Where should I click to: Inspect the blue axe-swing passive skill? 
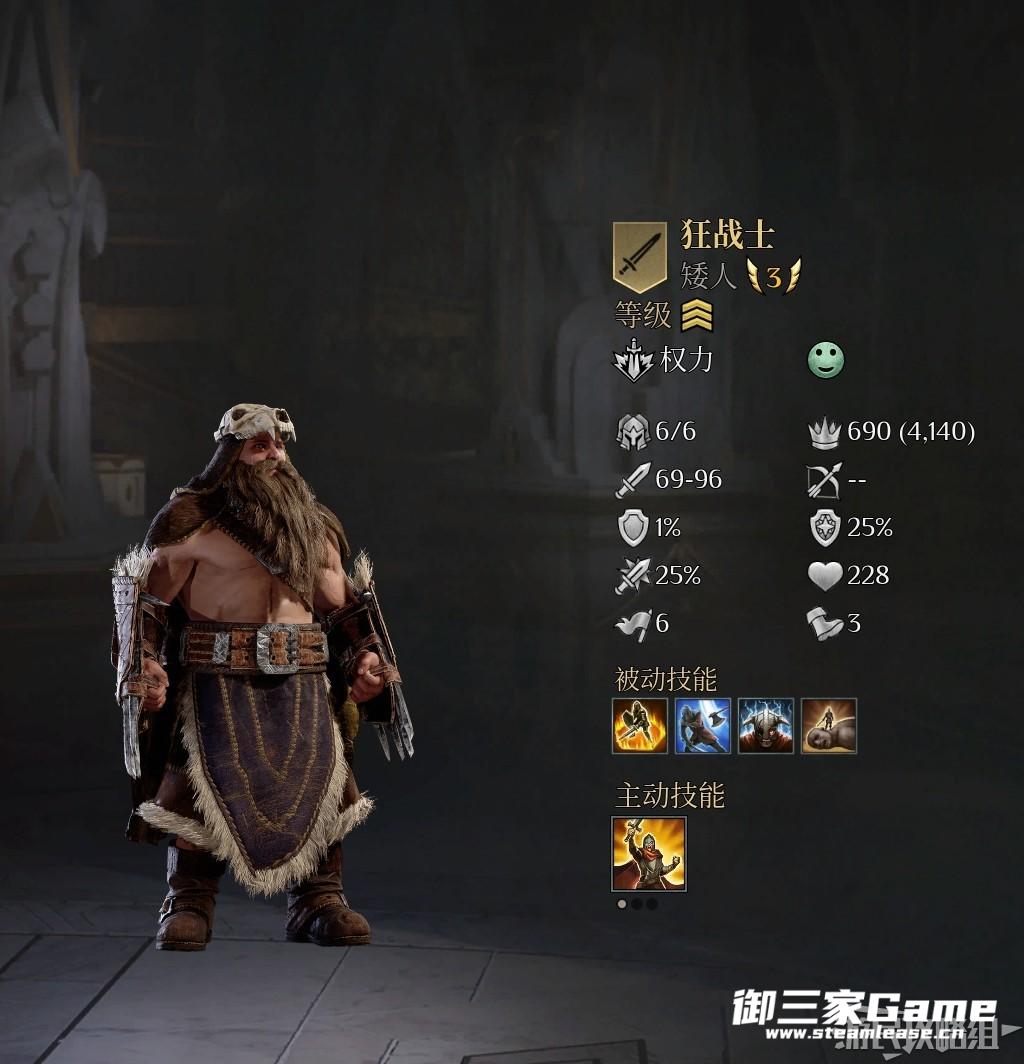[703, 726]
